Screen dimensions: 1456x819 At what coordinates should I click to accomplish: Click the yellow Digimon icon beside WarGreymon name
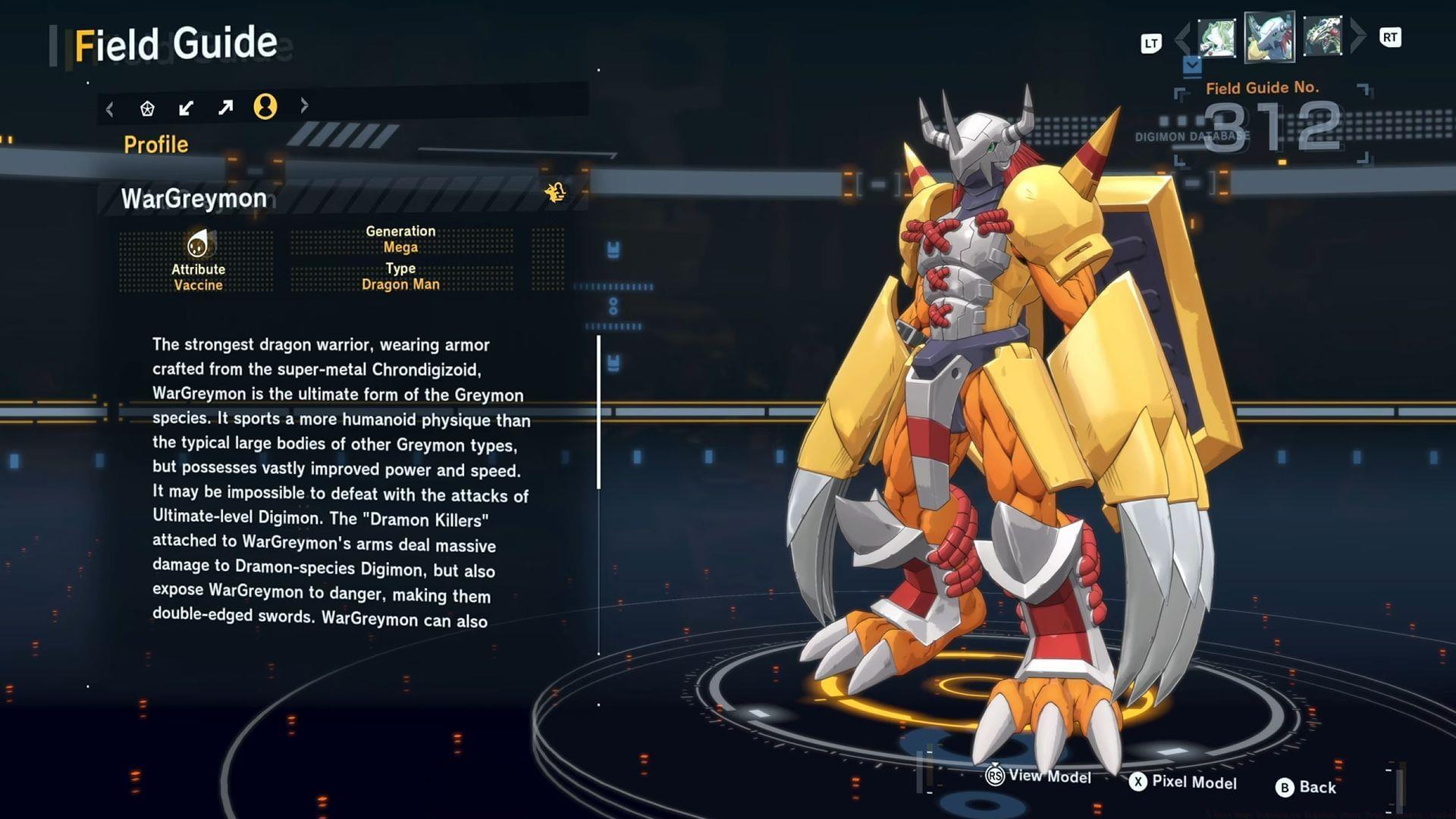click(x=555, y=193)
